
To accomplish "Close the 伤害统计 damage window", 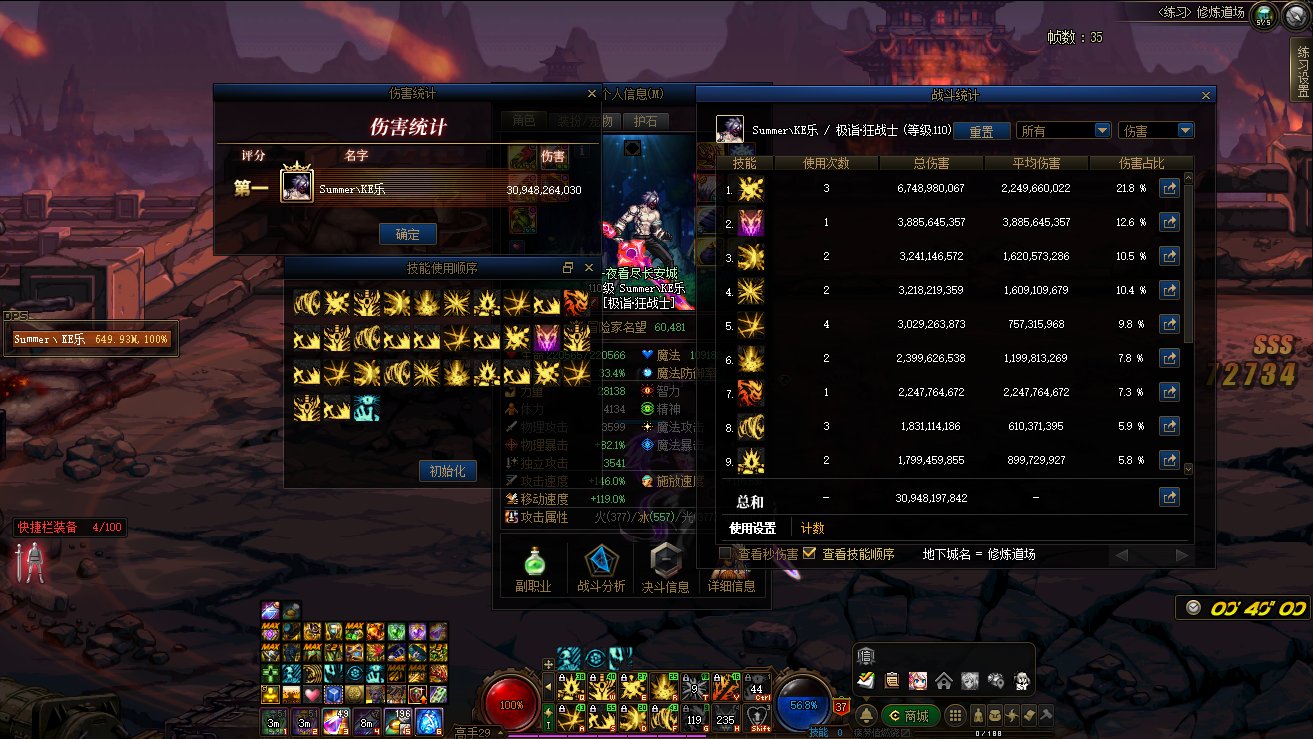I will pyautogui.click(x=591, y=94).
